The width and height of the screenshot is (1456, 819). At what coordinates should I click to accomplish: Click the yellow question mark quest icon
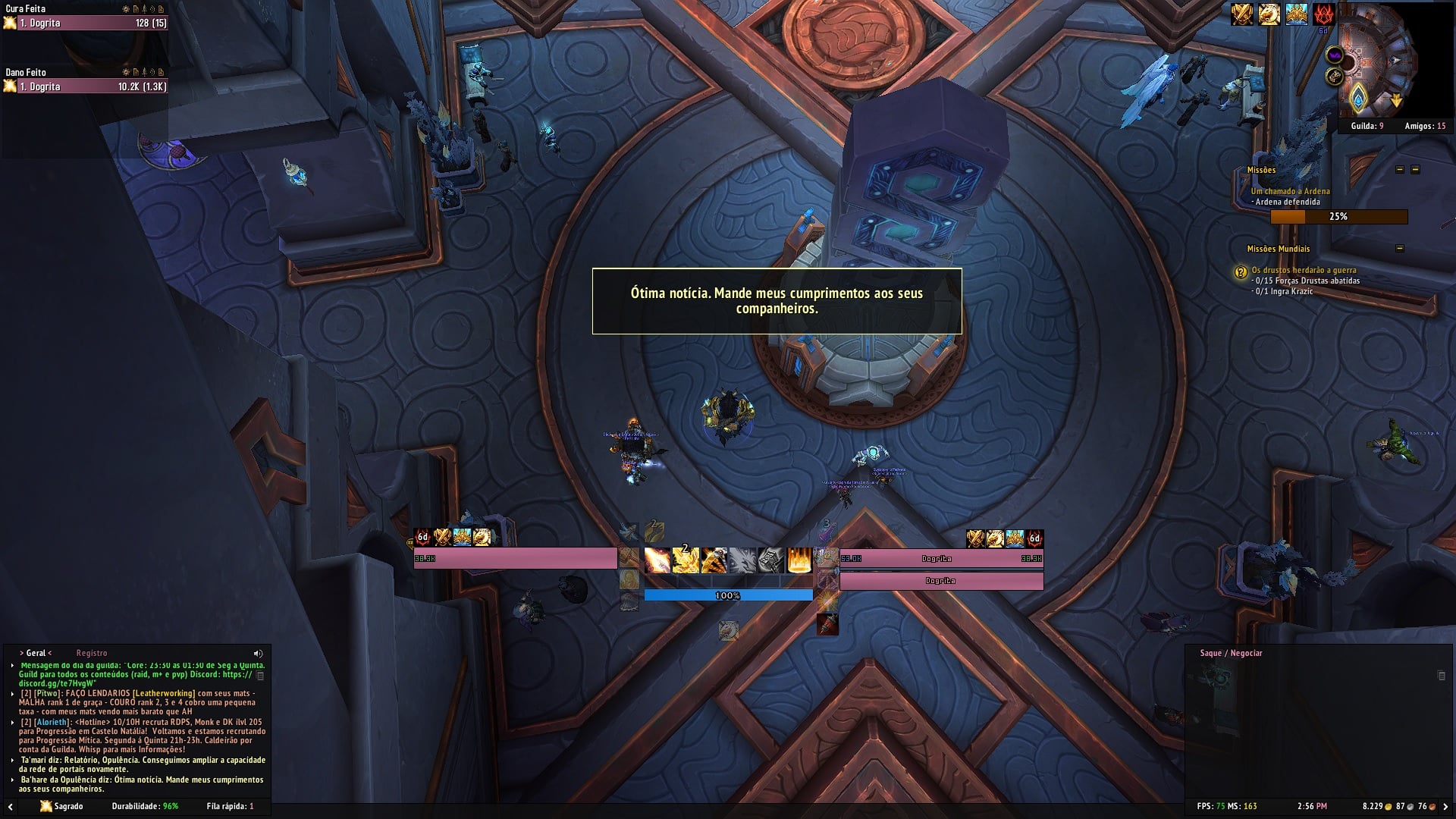(x=1241, y=271)
